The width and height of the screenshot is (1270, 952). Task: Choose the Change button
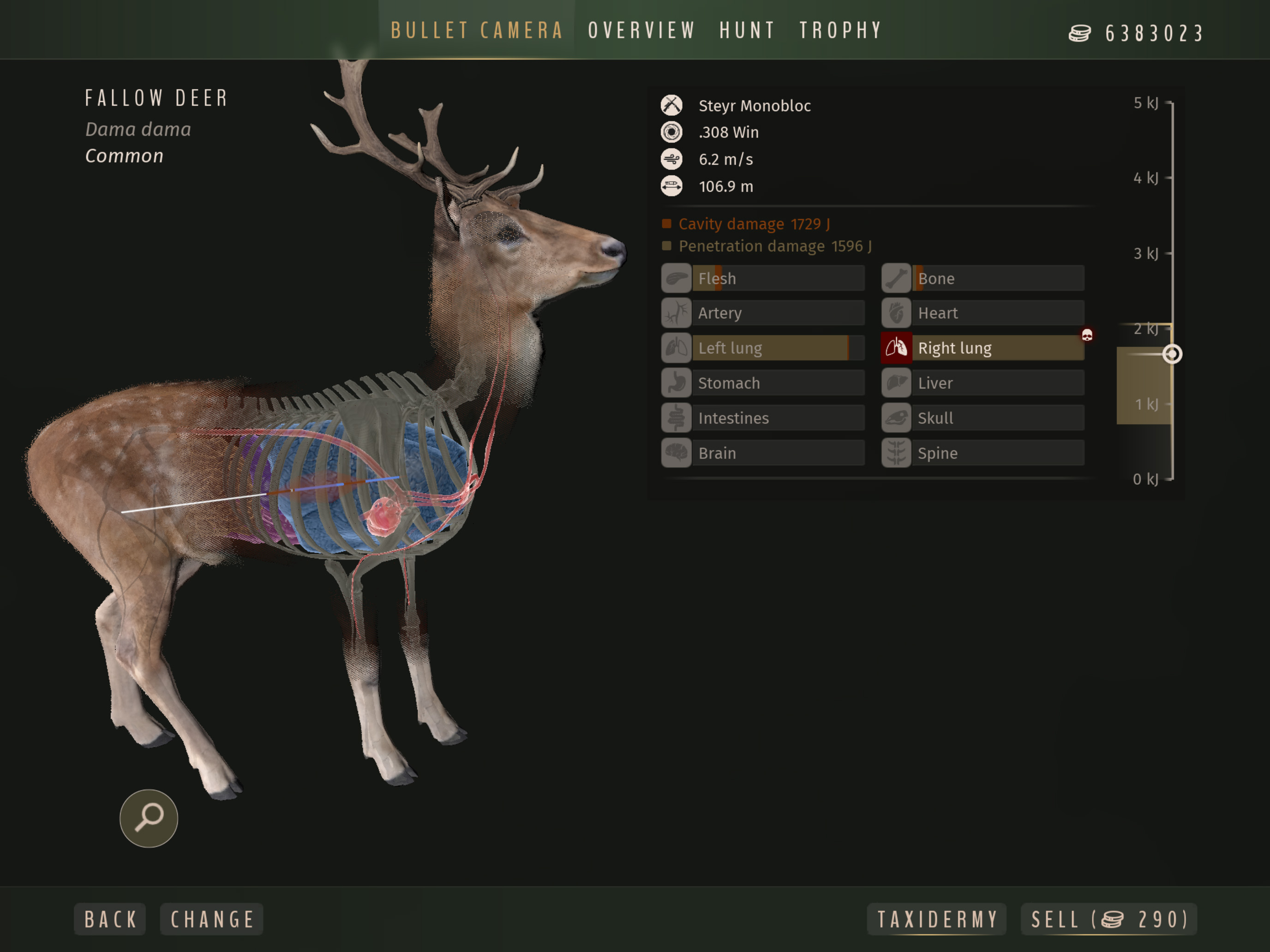(212, 919)
